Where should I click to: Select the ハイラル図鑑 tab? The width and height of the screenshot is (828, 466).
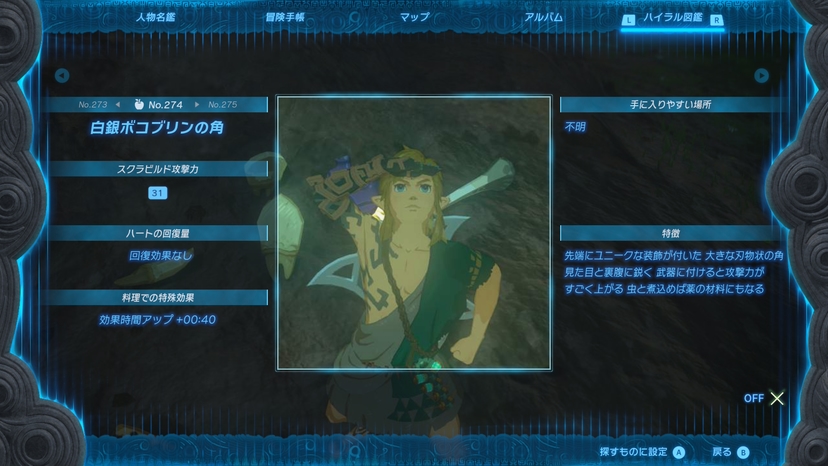tap(673, 18)
